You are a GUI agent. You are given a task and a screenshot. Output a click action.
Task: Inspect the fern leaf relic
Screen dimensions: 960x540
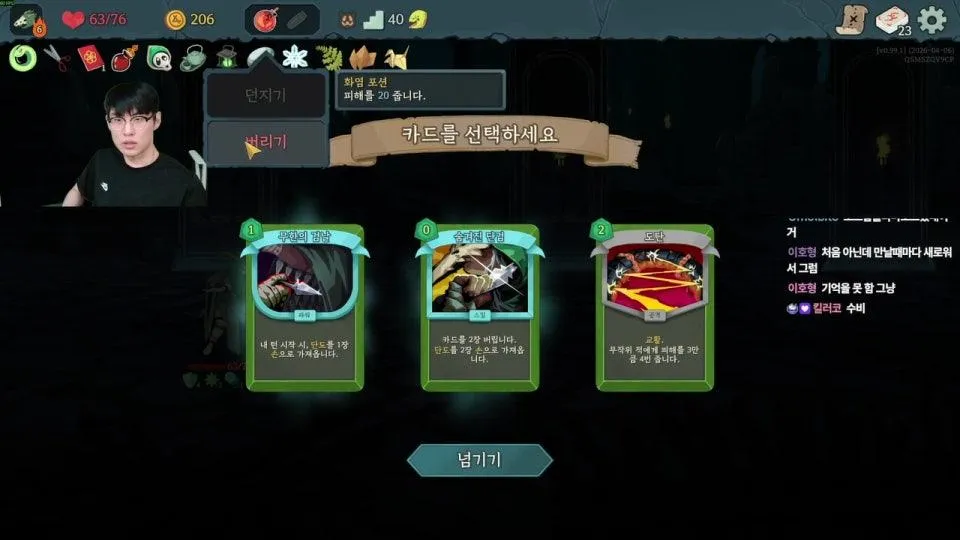[x=328, y=58]
